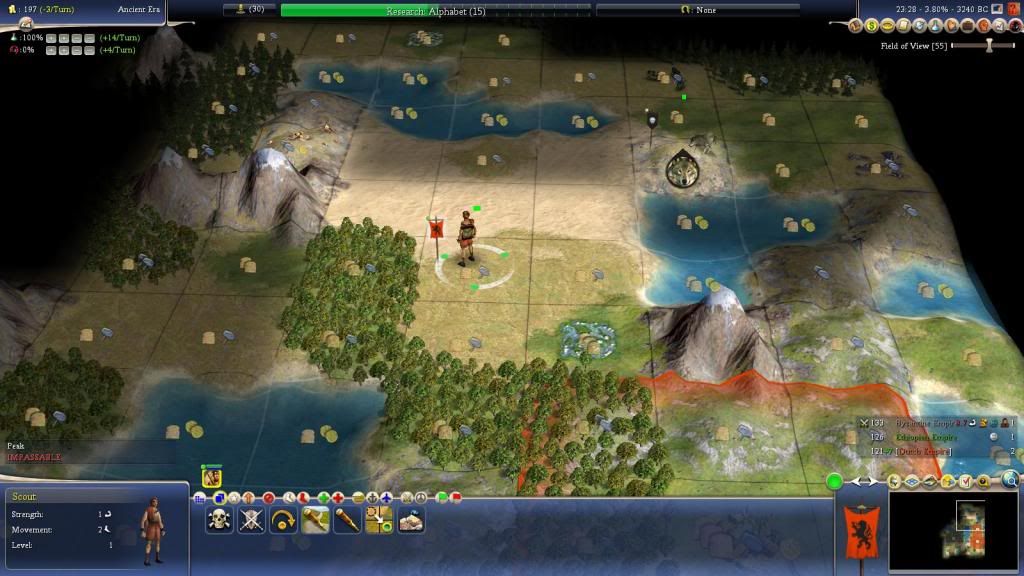Select the spyglass sentry action
The width and height of the screenshot is (1024, 576).
click(347, 519)
